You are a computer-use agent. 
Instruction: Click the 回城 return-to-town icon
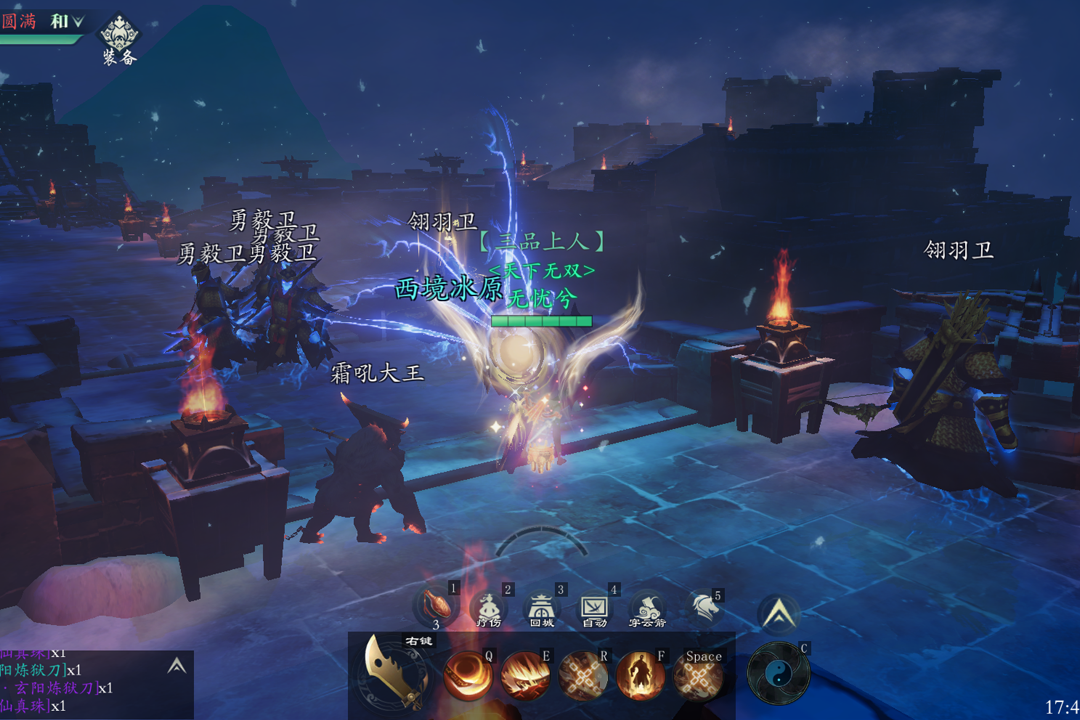541,608
